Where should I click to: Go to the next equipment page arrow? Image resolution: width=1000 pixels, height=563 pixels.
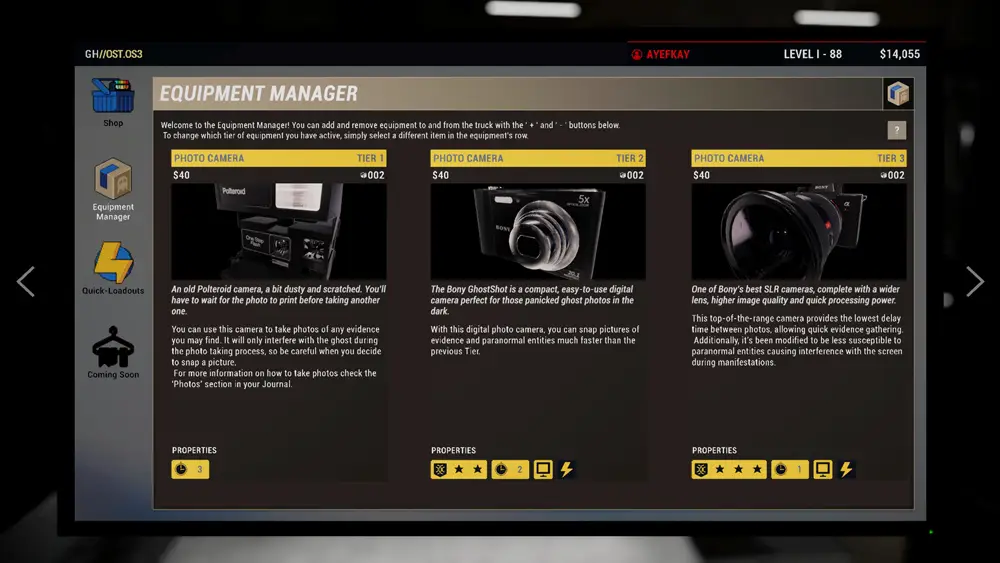click(x=974, y=282)
